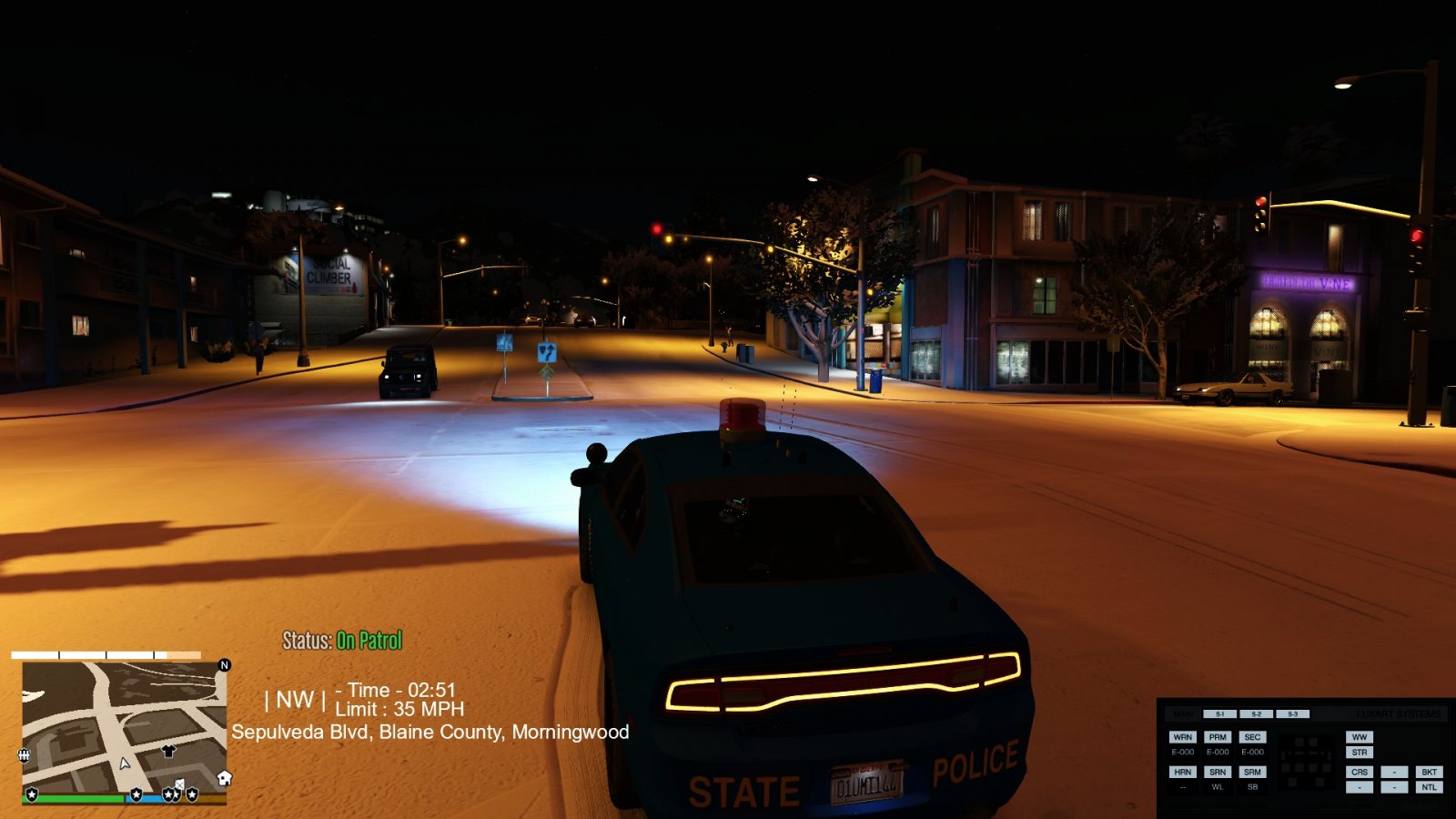
Task: Toggle the STR strobe button
Action: pyautogui.click(x=1360, y=753)
